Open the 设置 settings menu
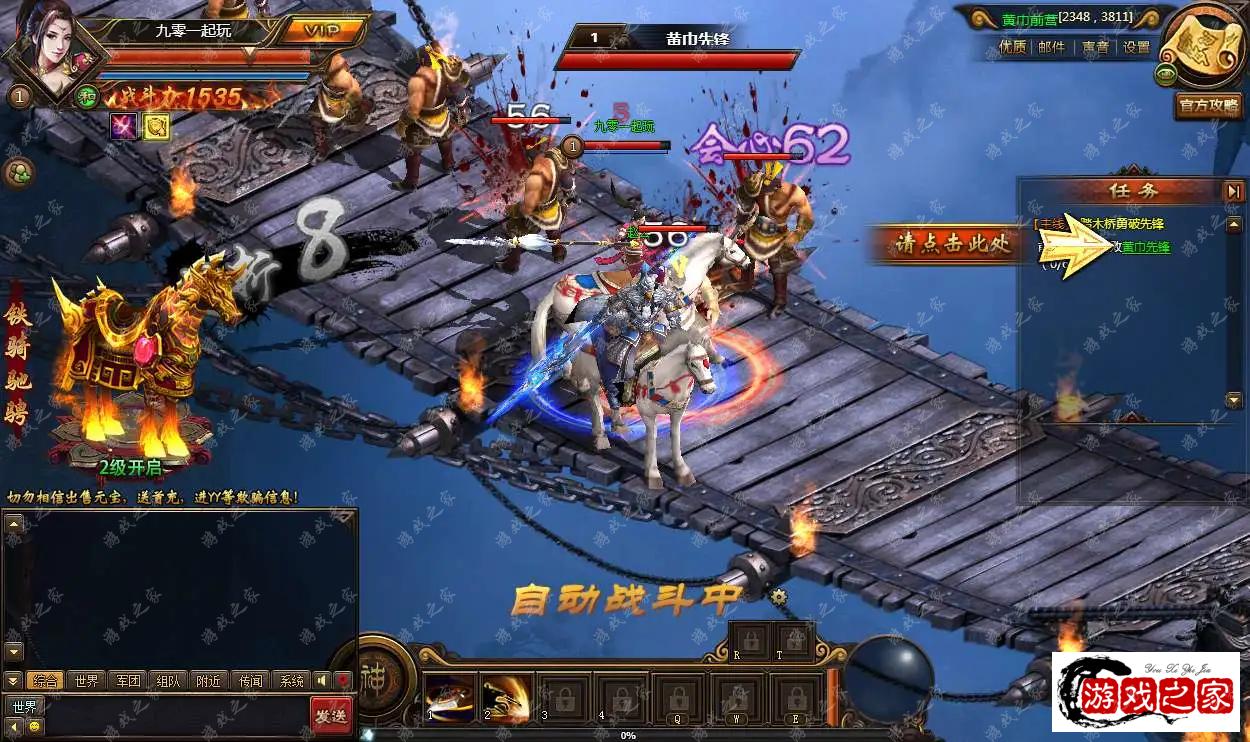This screenshot has height=742, width=1250. (1136, 47)
